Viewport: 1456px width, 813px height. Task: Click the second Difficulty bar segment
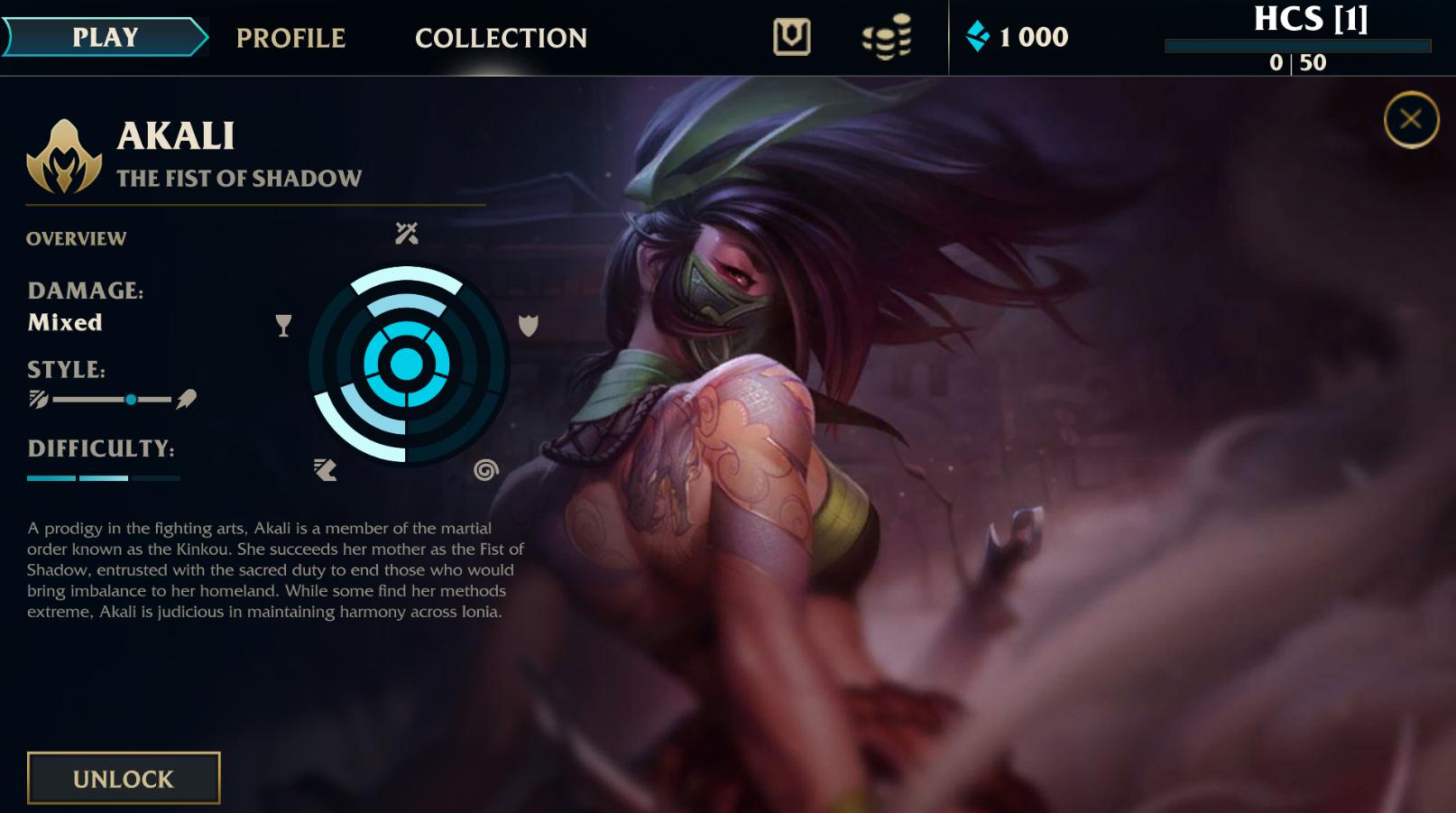click(x=102, y=476)
